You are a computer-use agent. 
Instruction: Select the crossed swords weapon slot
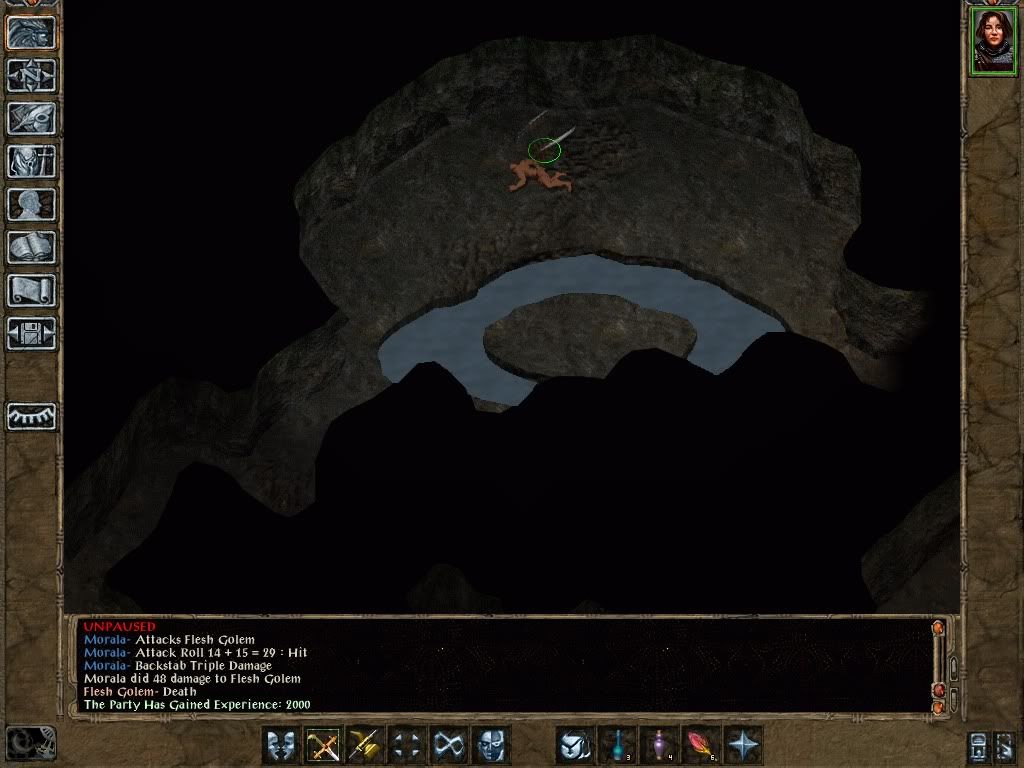323,745
